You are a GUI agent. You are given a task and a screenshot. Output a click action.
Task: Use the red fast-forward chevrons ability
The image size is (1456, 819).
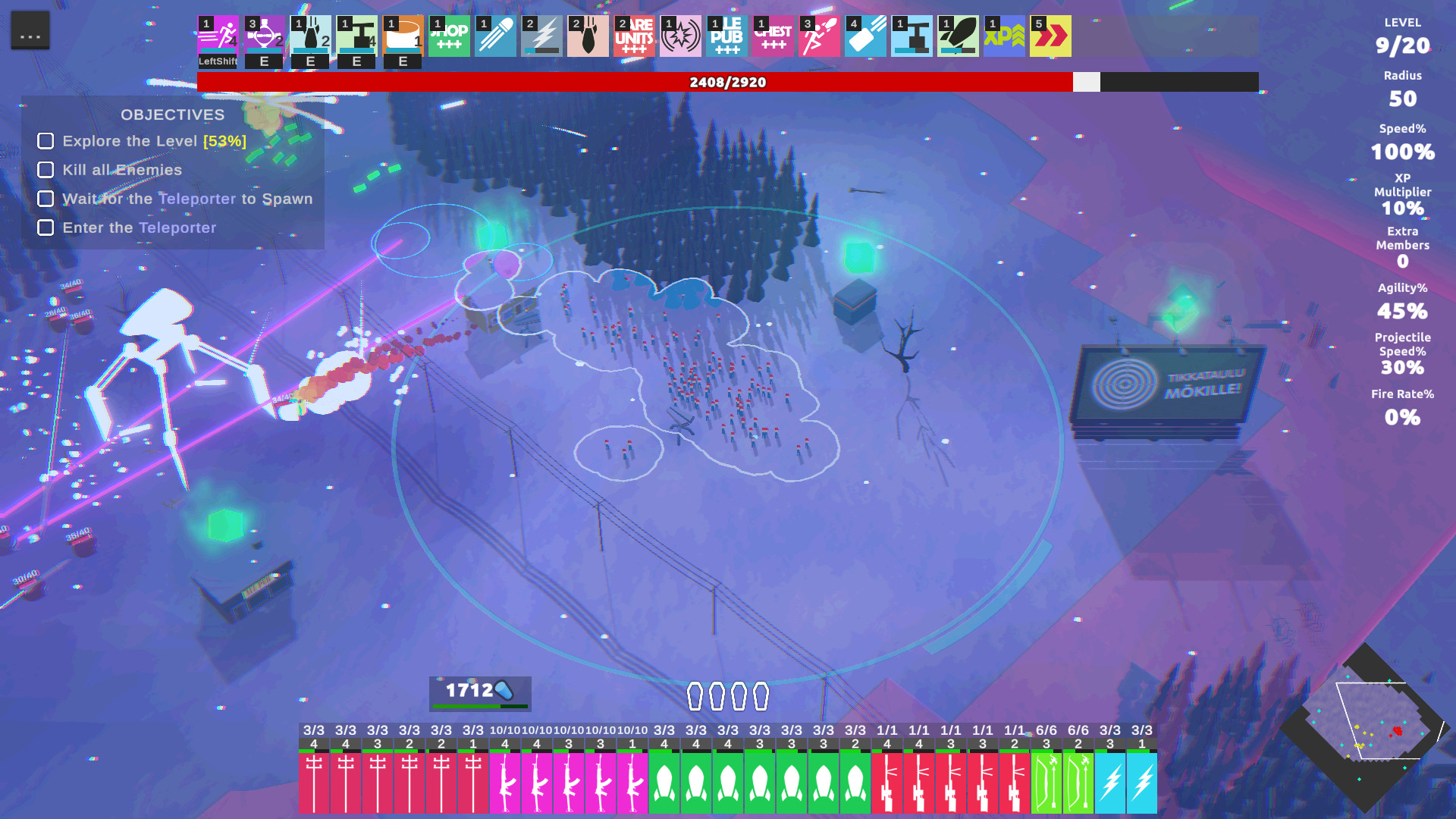[x=1051, y=36]
